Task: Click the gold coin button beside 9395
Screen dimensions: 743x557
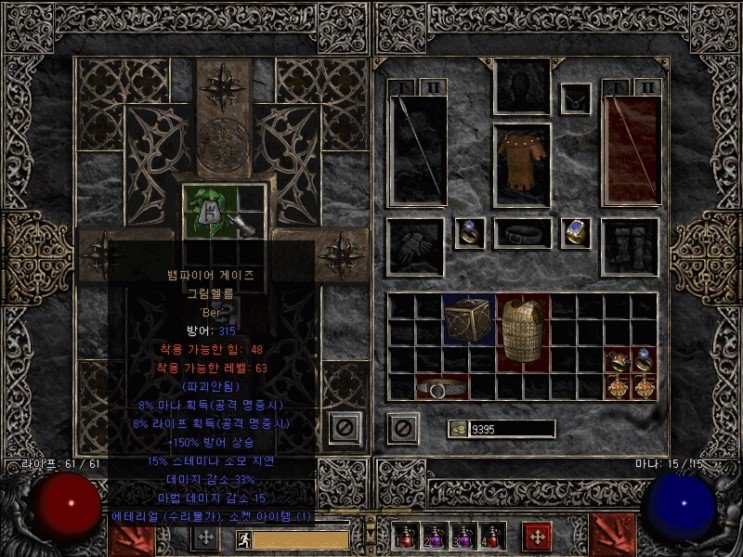Action: click(459, 429)
